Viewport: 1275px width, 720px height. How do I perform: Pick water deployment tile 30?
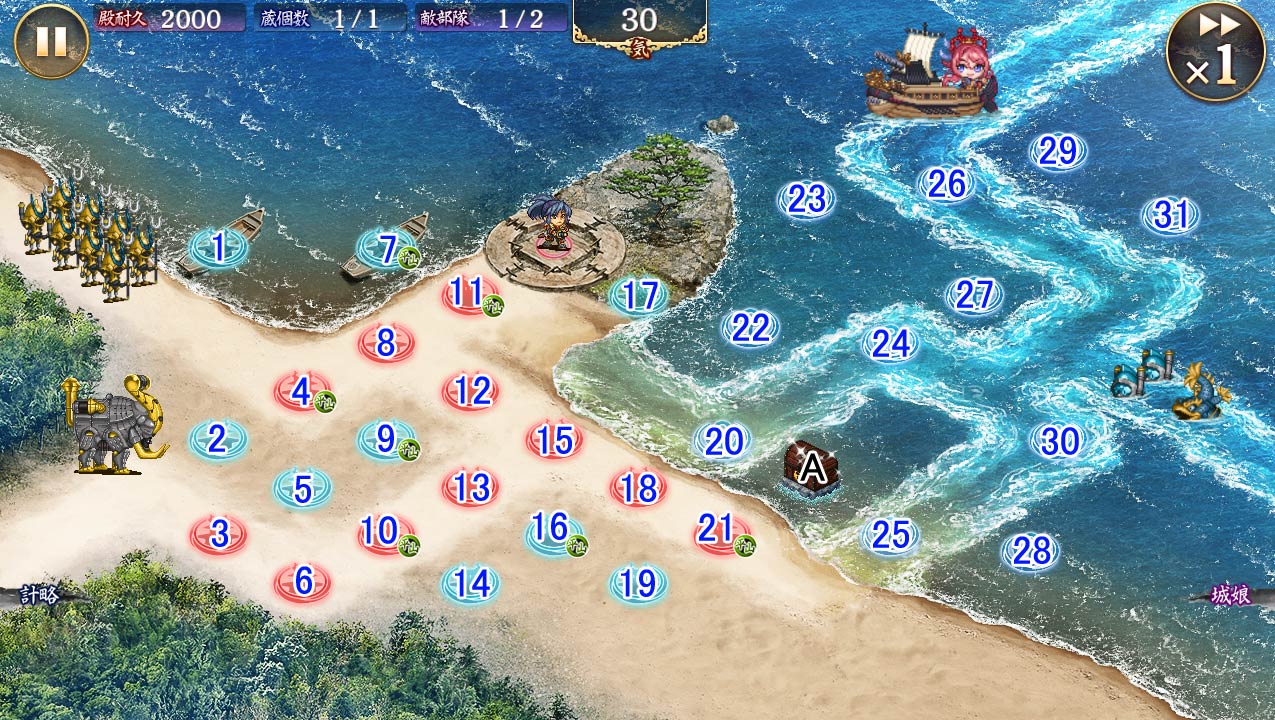click(1059, 441)
